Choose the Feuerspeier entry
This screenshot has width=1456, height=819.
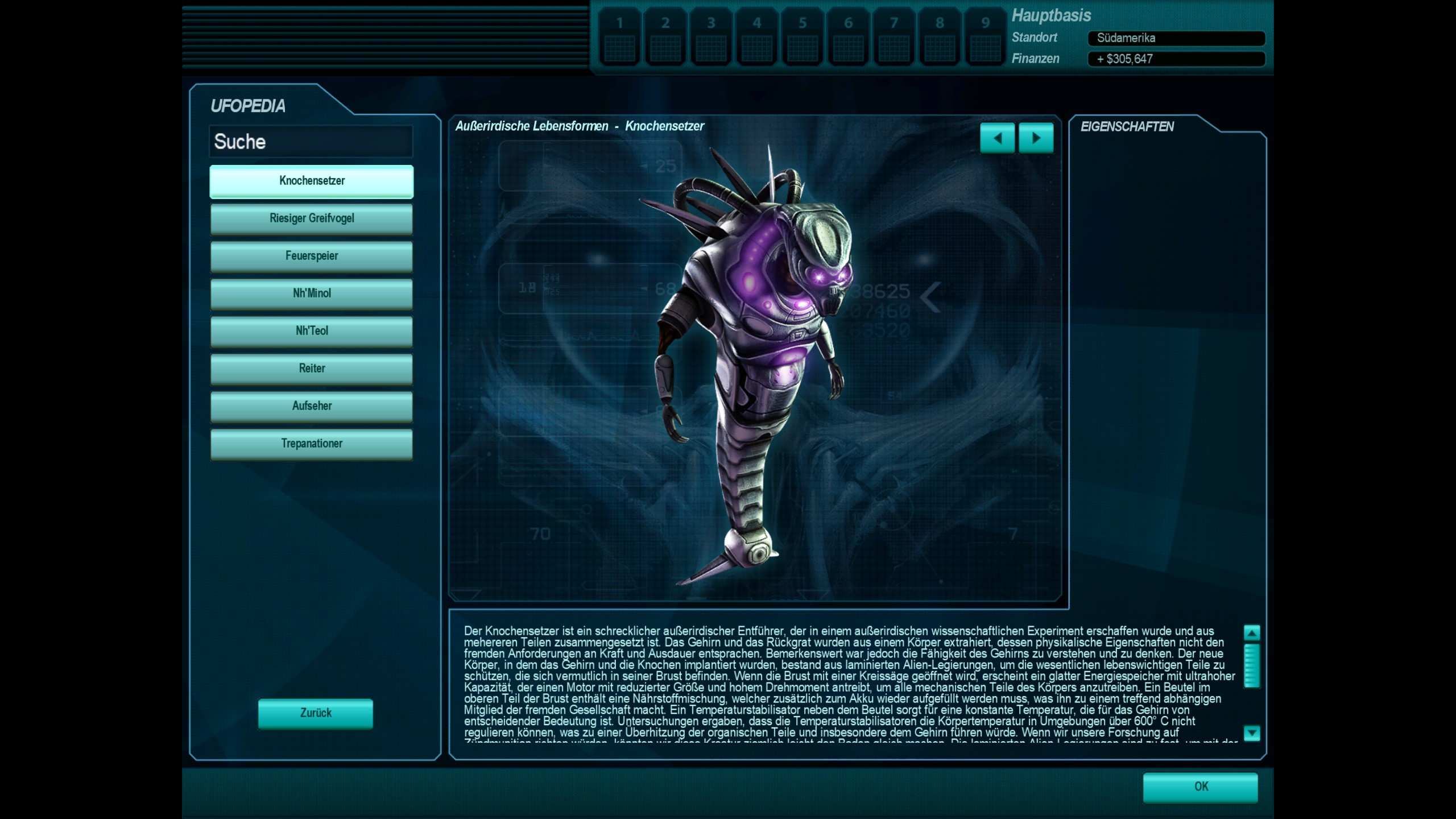312,256
